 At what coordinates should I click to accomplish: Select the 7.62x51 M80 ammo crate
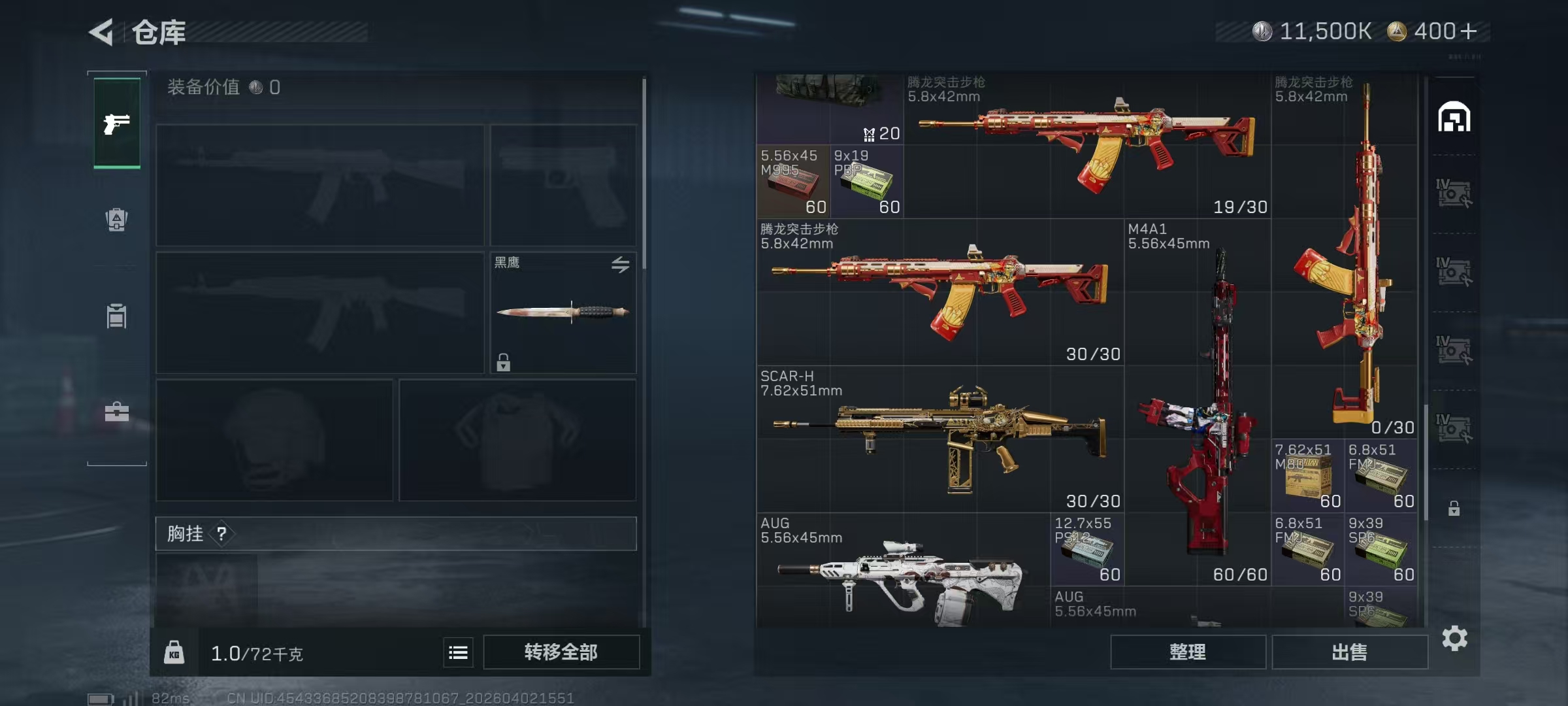tap(1307, 476)
